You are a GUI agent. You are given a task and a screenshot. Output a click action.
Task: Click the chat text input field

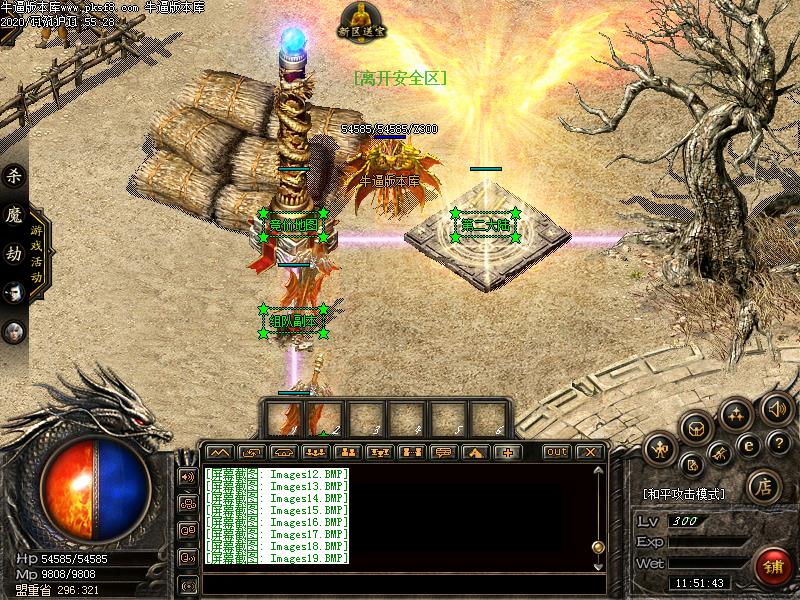tap(400, 583)
